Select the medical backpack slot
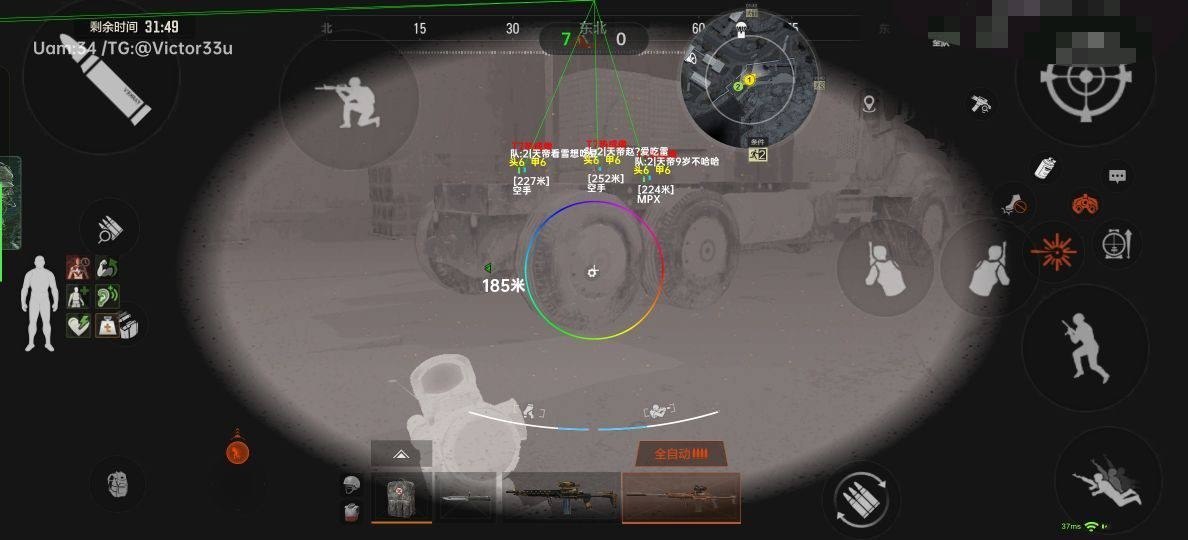Viewport: 1188px width, 540px height. point(401,497)
